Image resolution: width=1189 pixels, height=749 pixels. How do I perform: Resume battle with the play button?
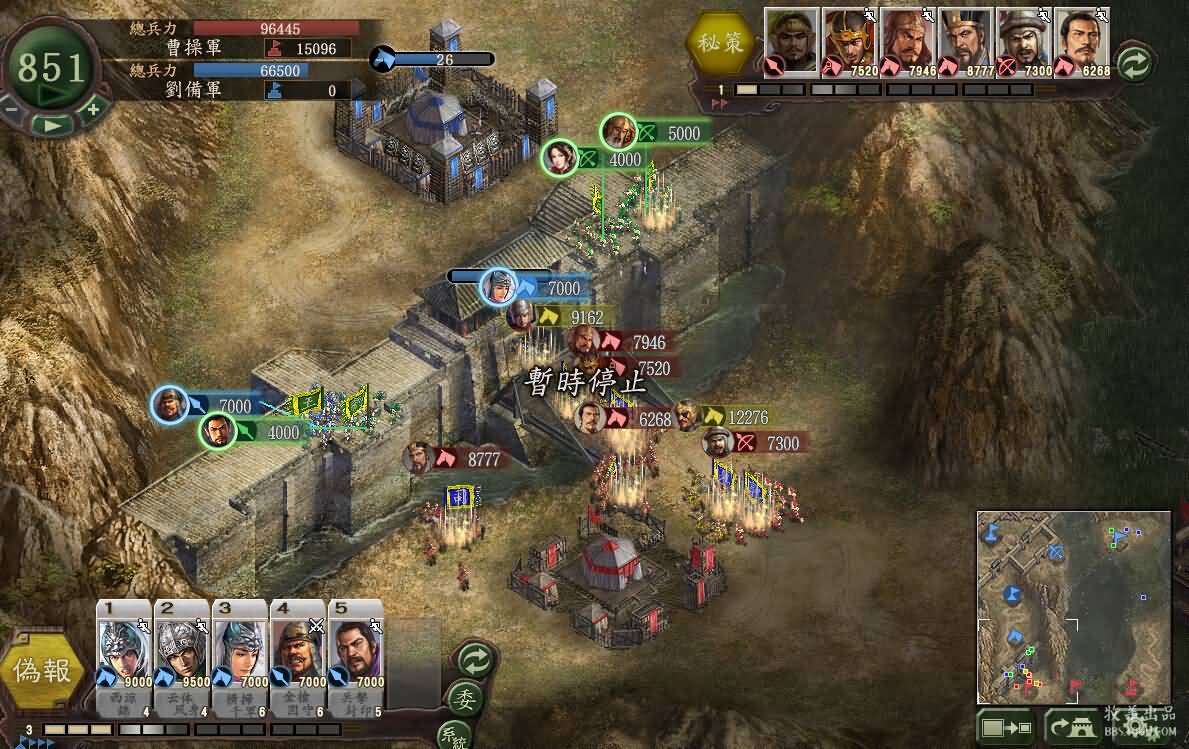[52, 125]
